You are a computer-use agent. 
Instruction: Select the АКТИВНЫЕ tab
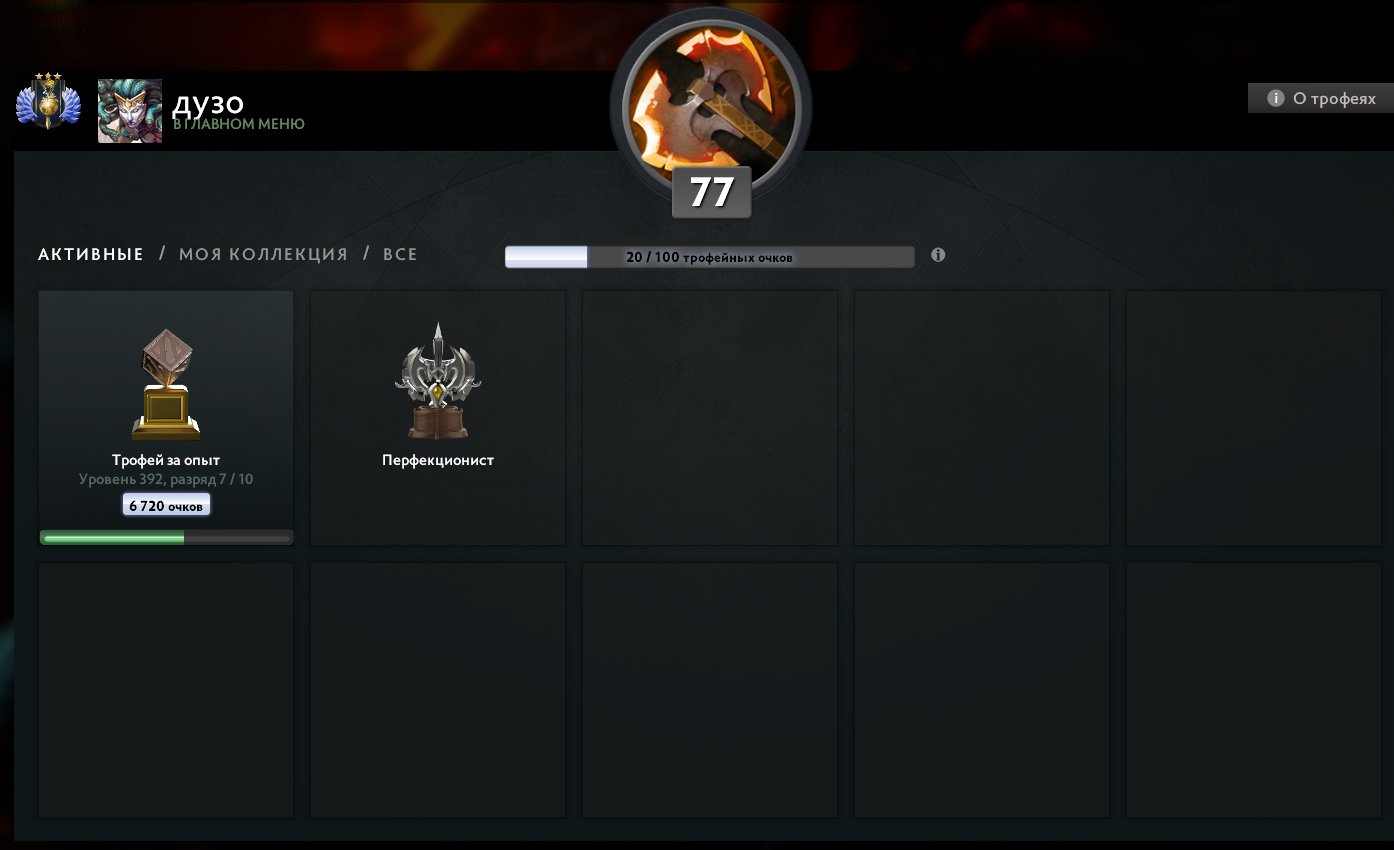pyautogui.click(x=89, y=254)
